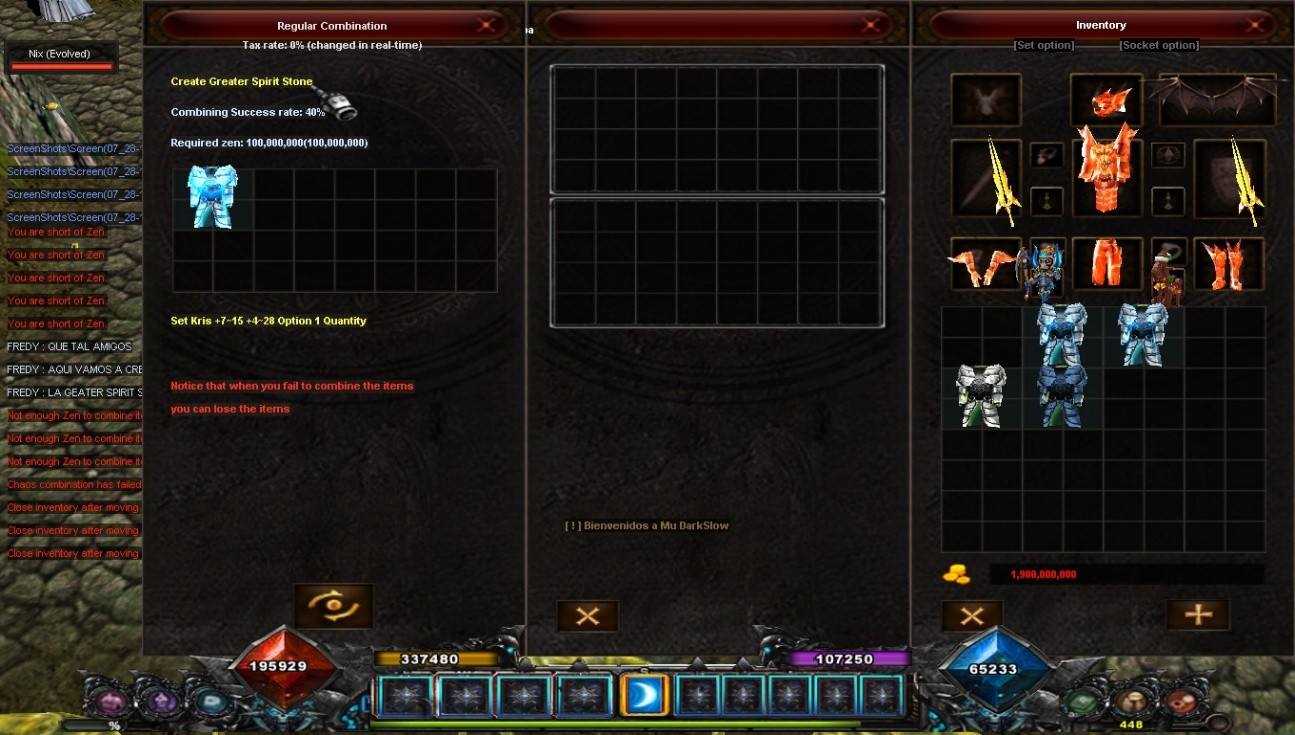1295x735 pixels.
Task: Click the Nix (Evolved) pet status frame
Action: [x=60, y=58]
